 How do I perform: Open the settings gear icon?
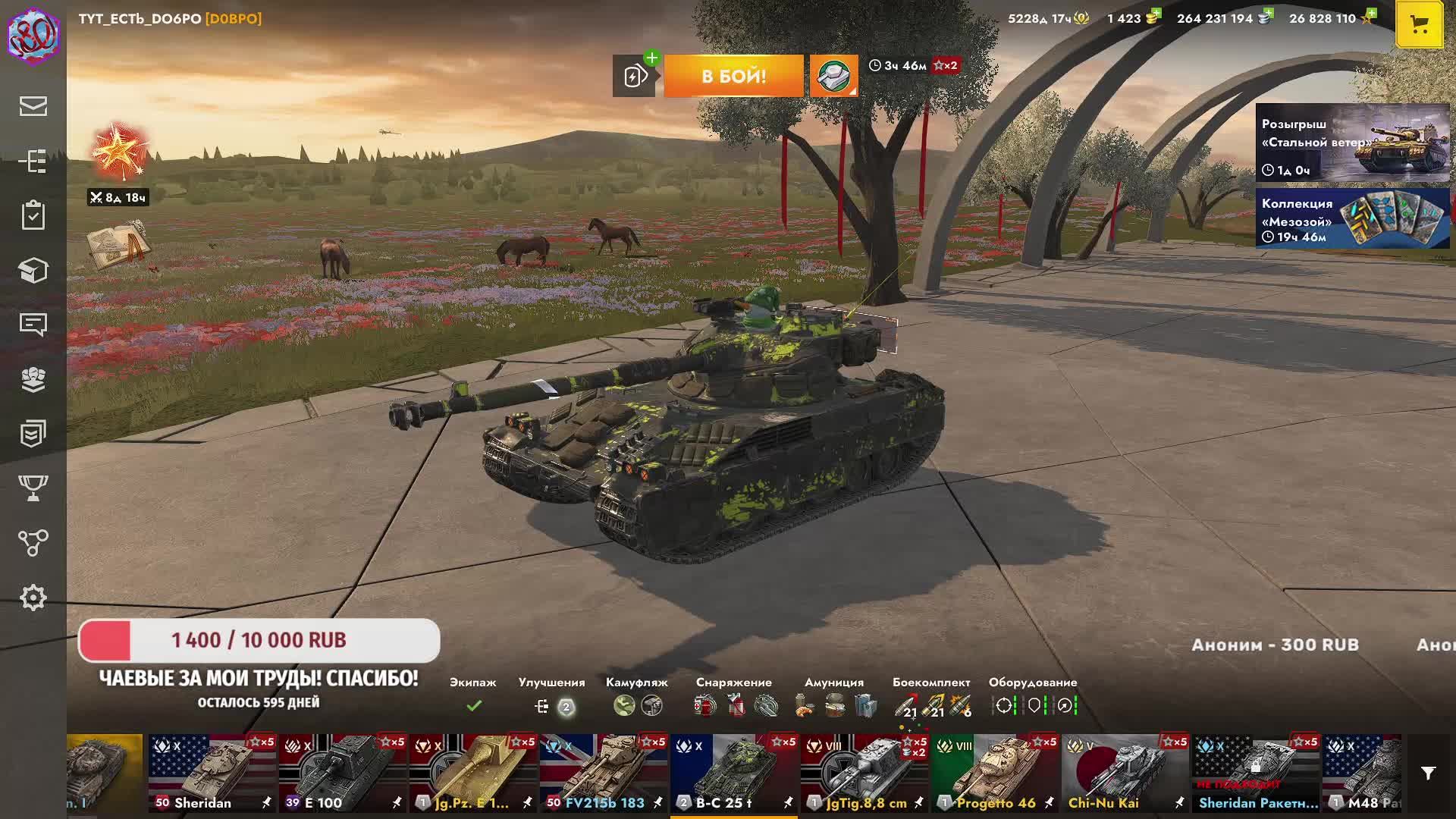click(33, 598)
